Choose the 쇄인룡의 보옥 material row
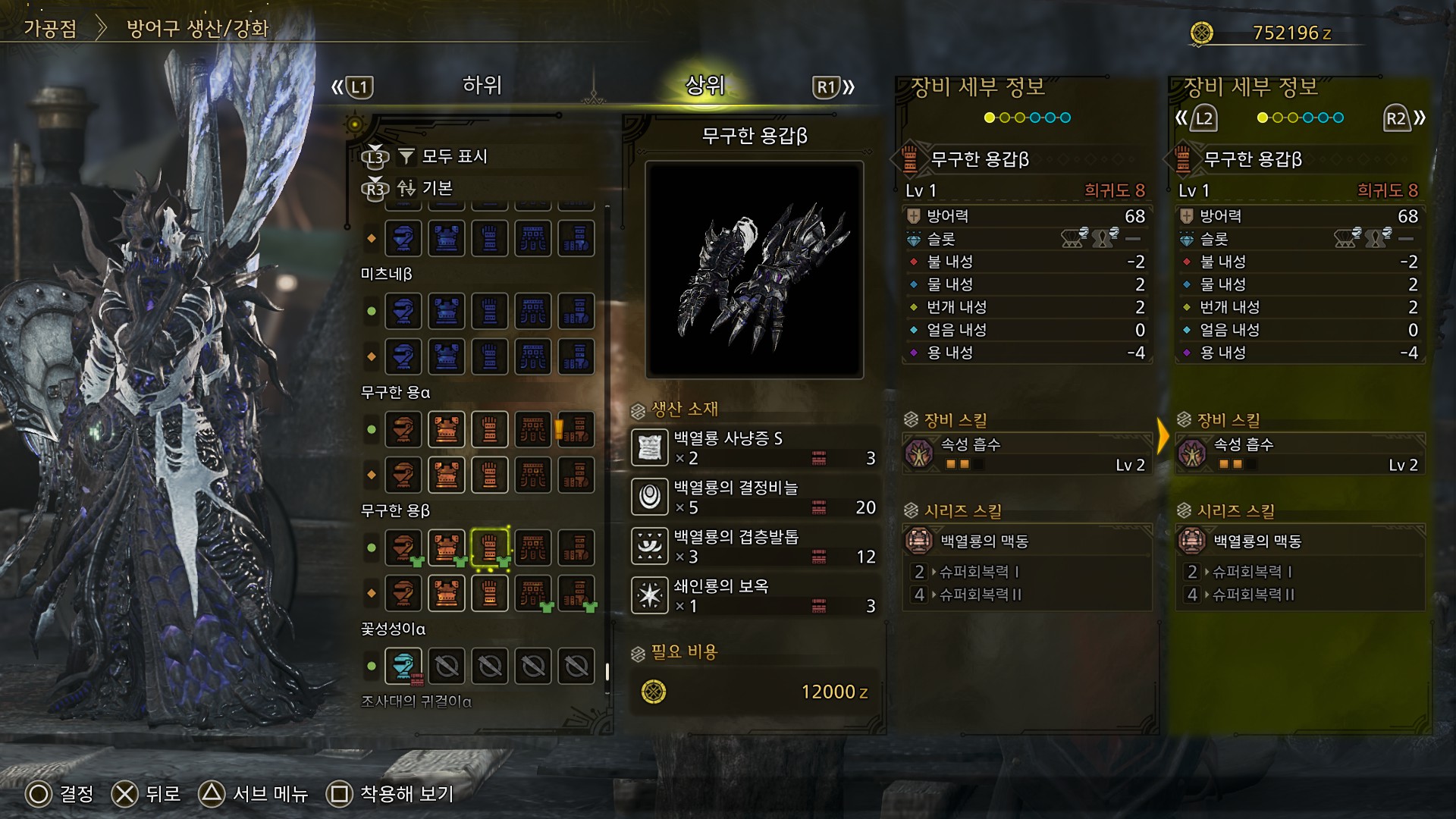This screenshot has height=819, width=1456. 755,595
